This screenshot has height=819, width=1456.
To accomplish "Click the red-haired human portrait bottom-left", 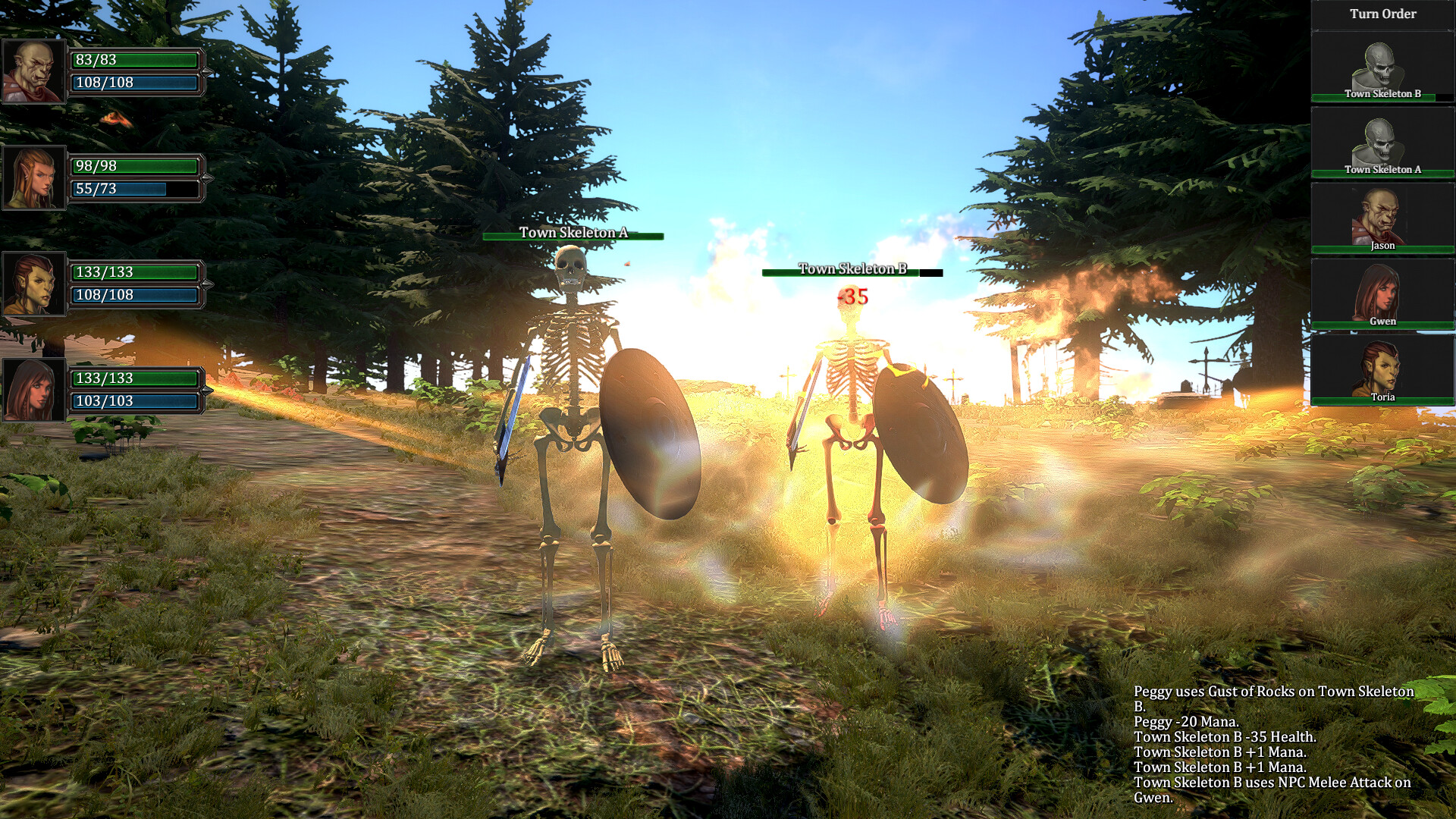I will click(33, 388).
